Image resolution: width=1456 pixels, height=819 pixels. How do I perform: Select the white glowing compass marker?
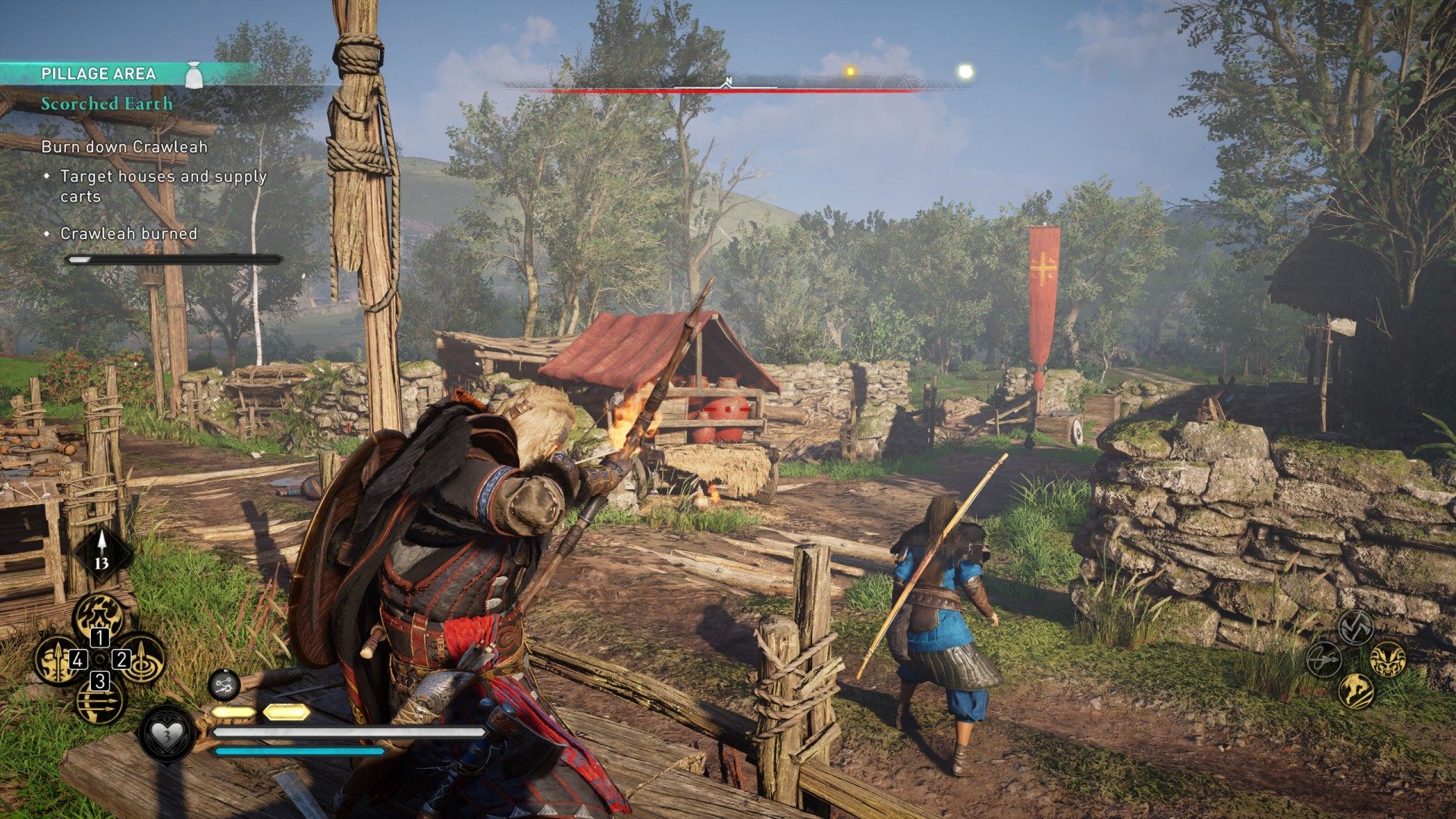tap(965, 72)
